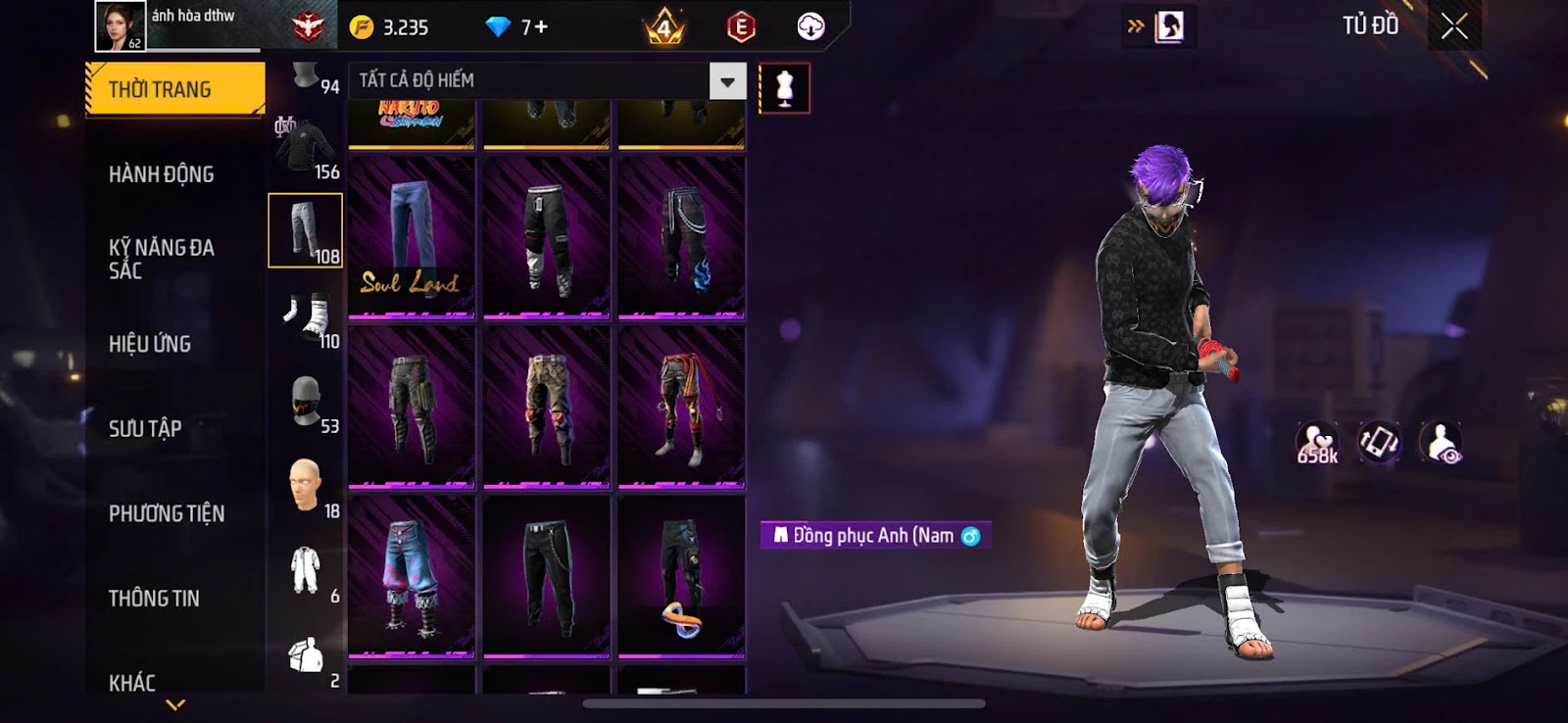
Task: Open the head category with 18 items
Action: pos(306,486)
